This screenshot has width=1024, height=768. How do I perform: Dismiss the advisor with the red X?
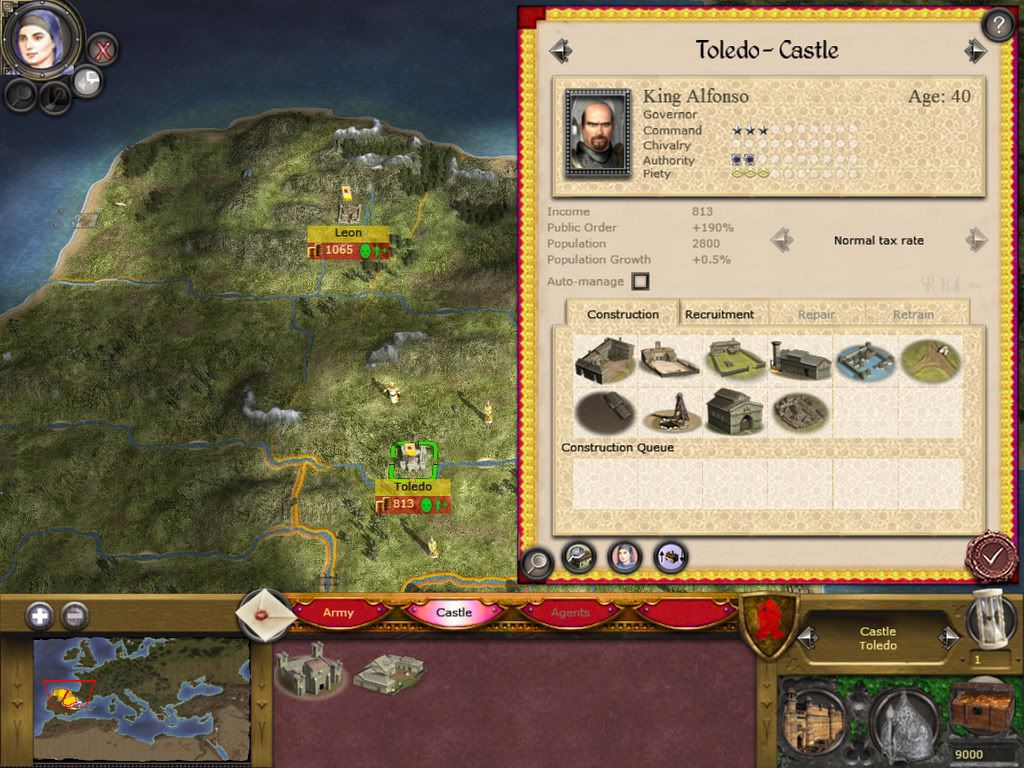click(x=102, y=48)
